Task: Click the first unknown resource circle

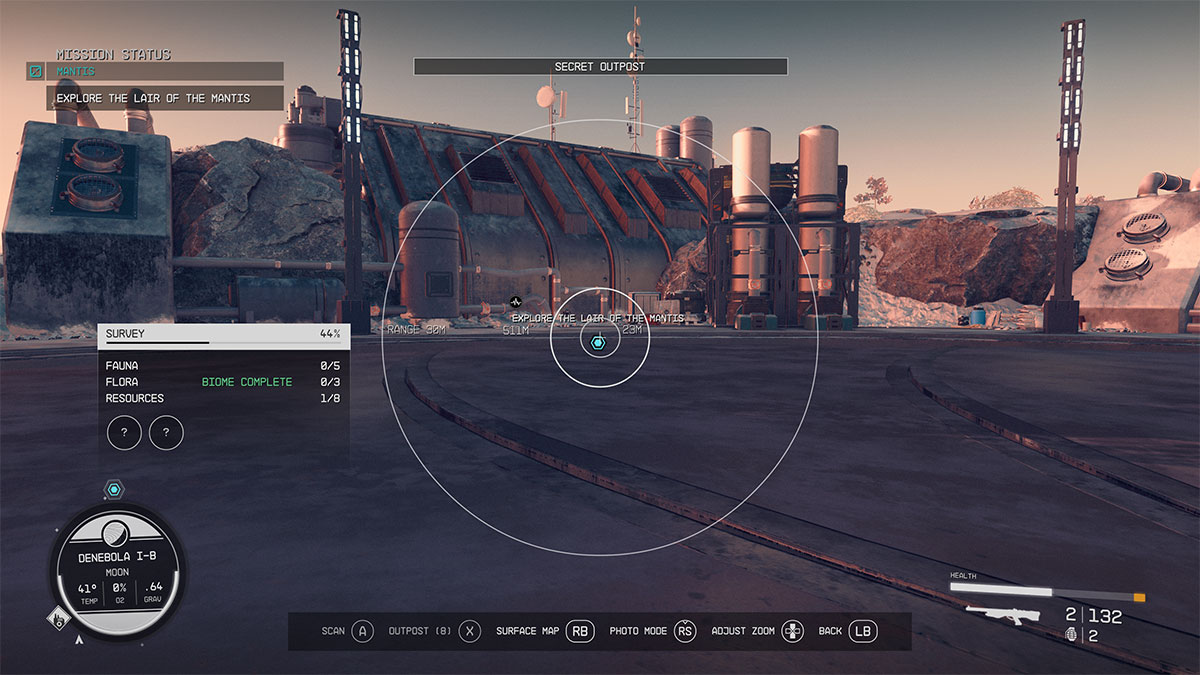Action: tap(124, 433)
